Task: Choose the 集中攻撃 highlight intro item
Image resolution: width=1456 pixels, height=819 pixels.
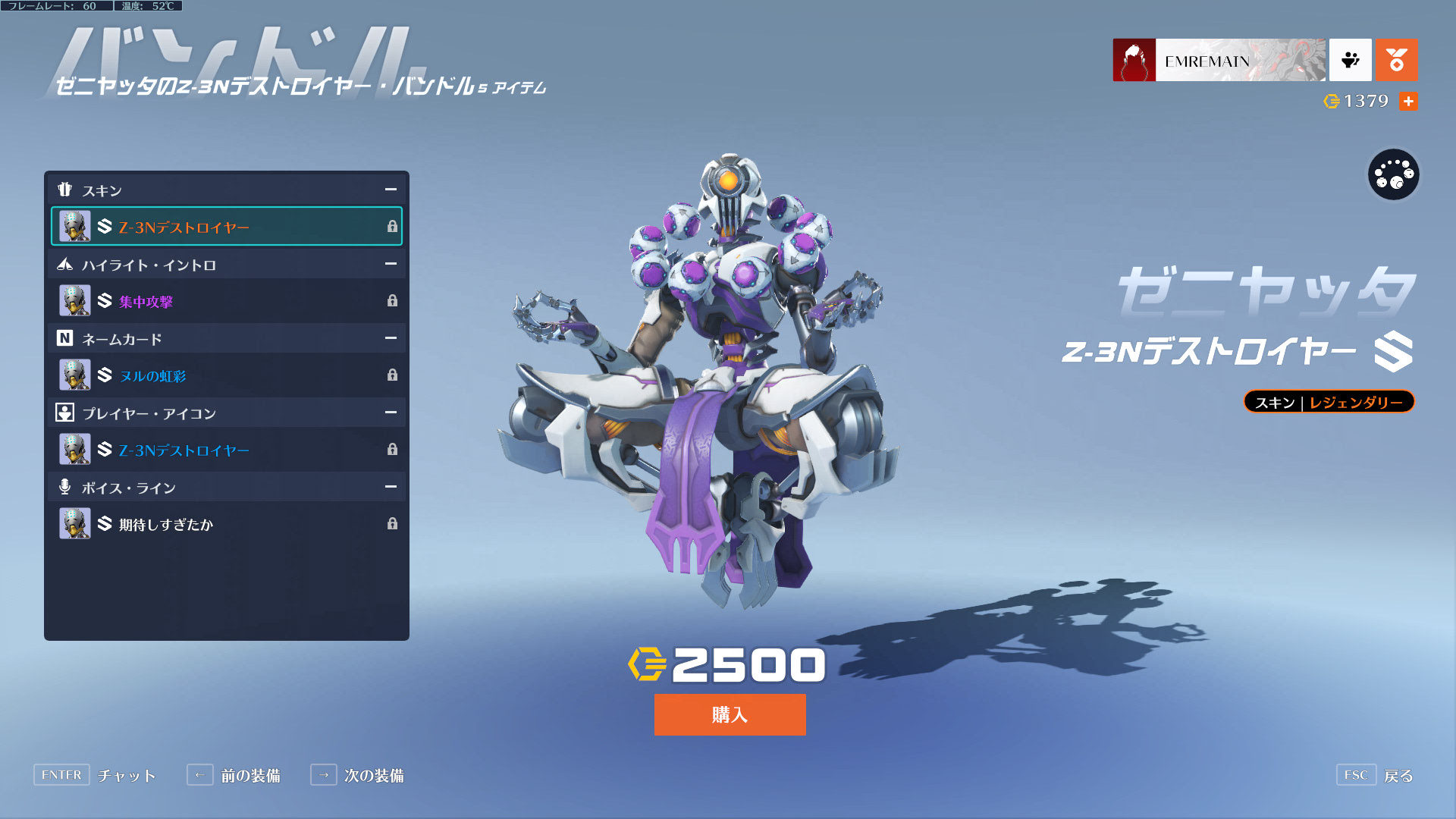Action: point(226,301)
